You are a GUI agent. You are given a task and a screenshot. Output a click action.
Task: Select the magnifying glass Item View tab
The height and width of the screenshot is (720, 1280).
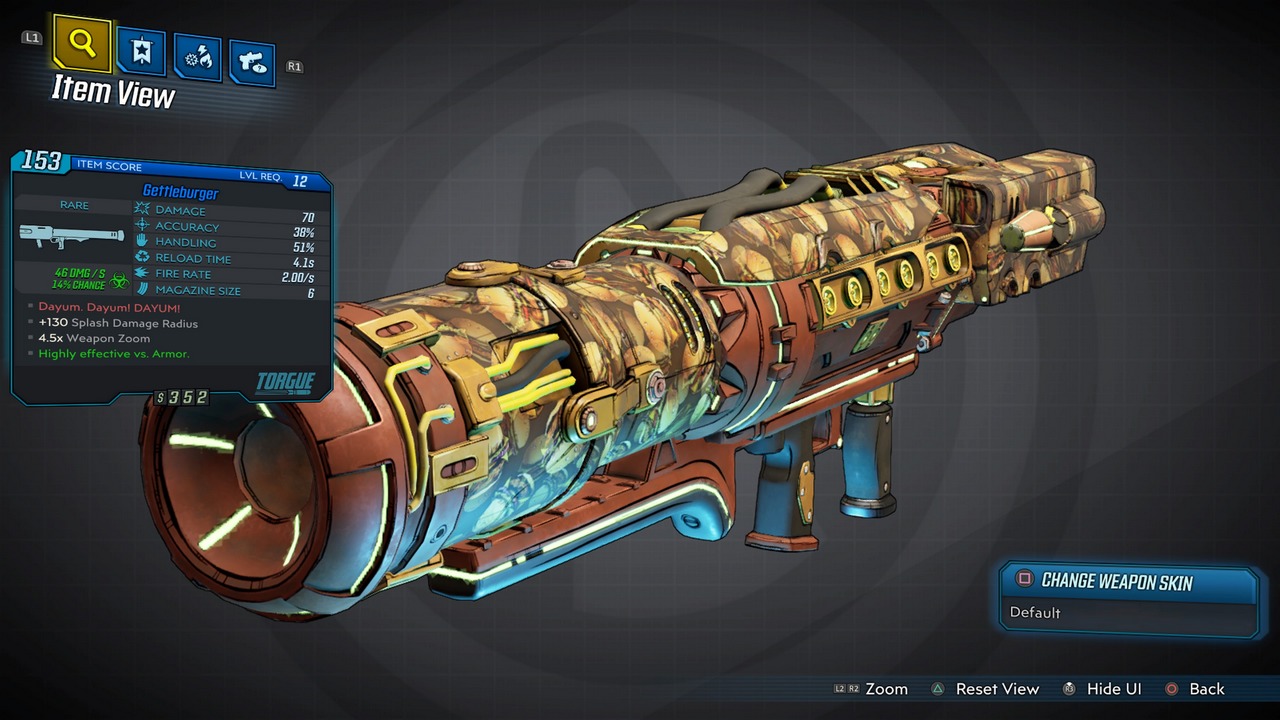[82, 43]
